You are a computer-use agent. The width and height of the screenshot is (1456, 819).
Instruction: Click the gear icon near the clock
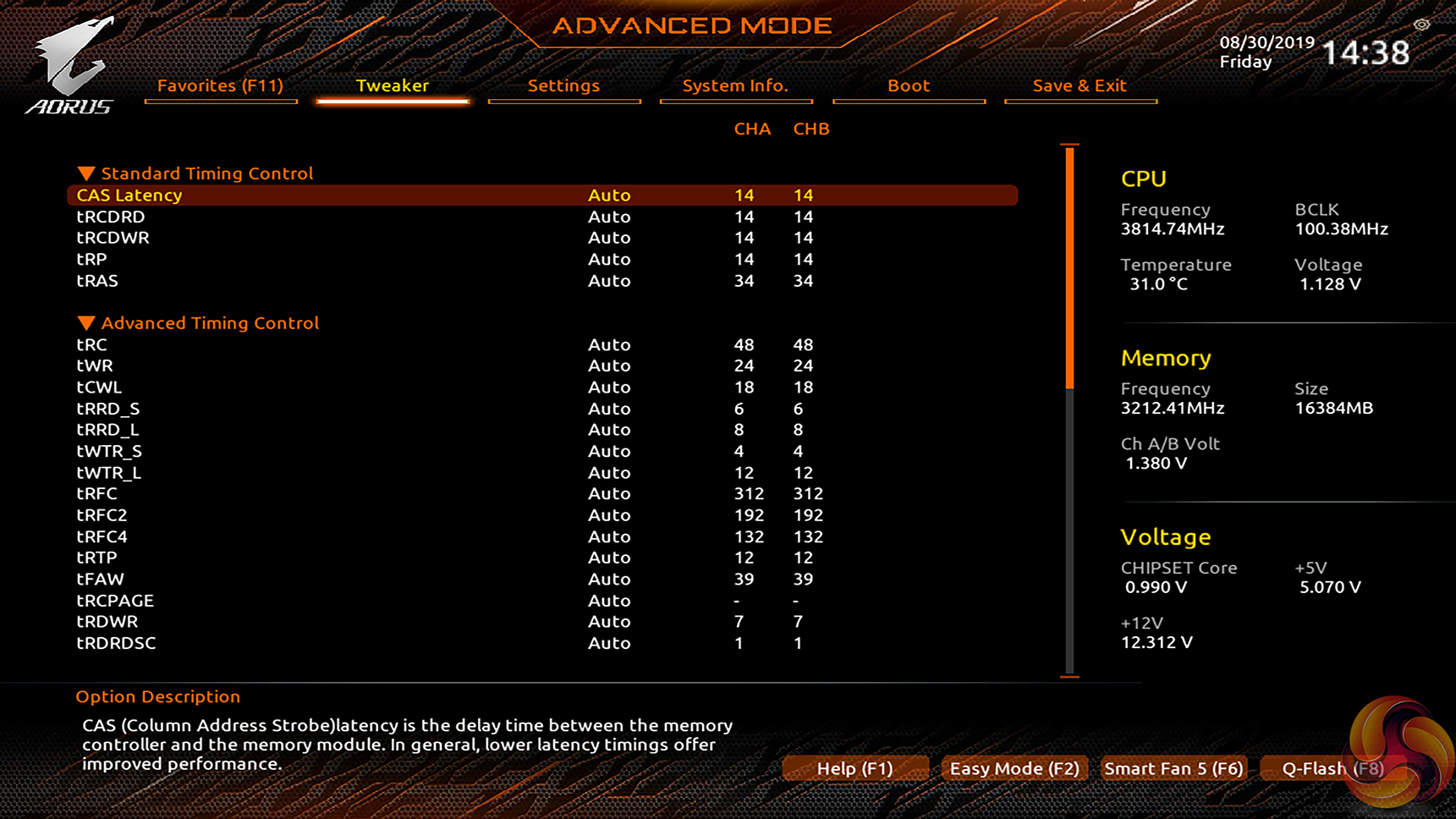pyautogui.click(x=1421, y=25)
